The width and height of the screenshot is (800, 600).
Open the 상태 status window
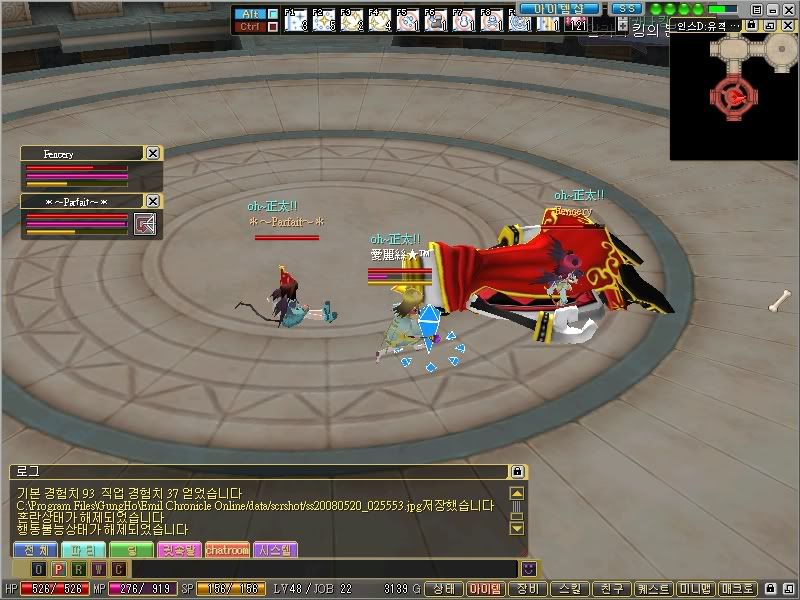click(444, 589)
